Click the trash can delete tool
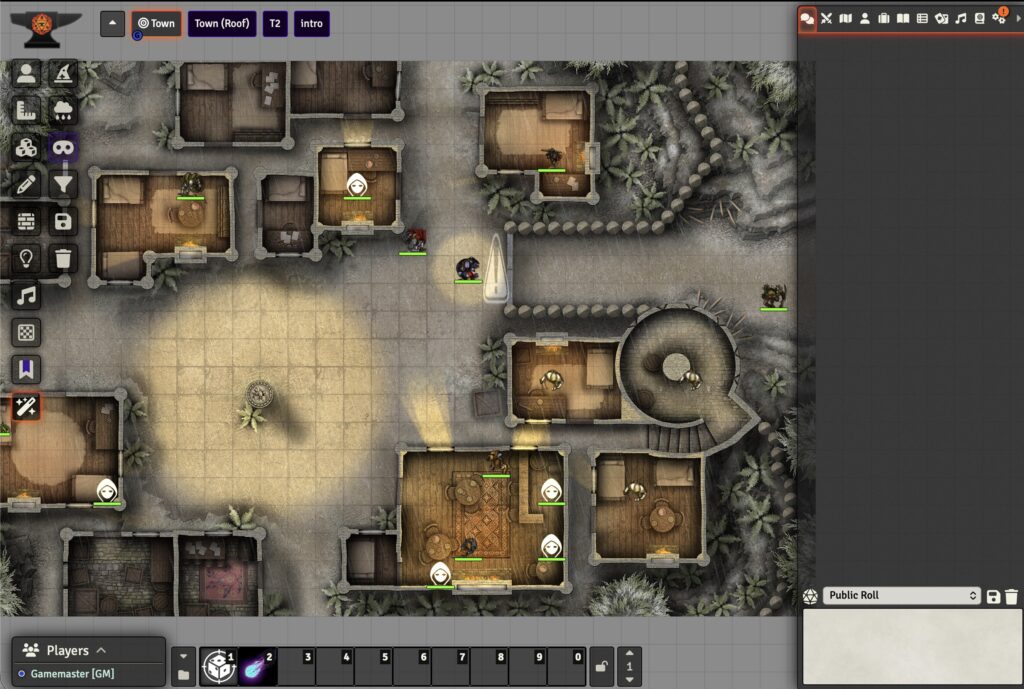 63,258
